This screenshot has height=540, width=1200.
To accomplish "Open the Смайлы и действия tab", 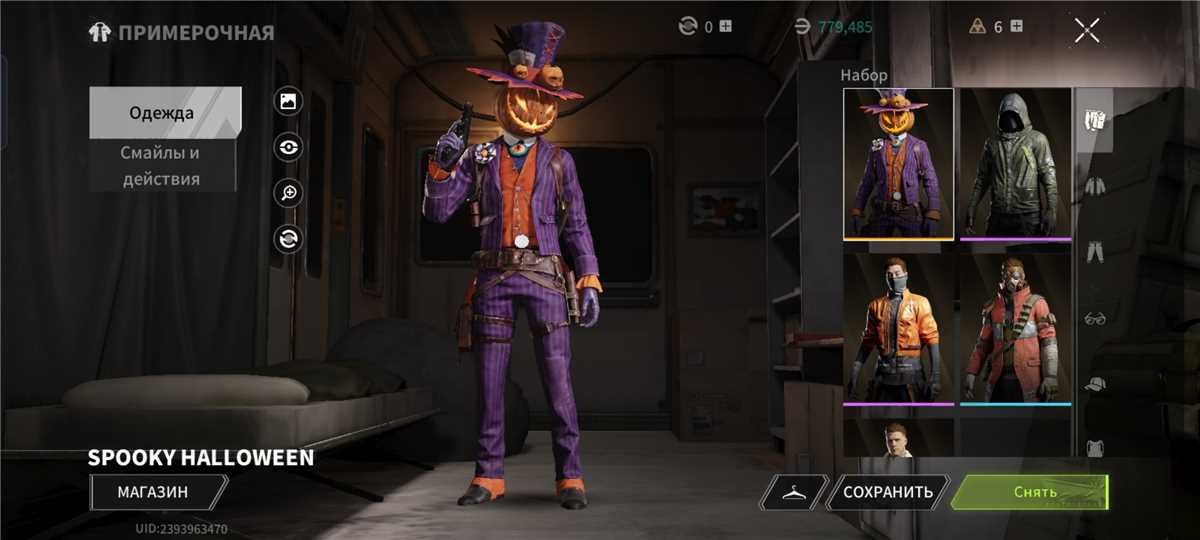I will click(x=162, y=166).
